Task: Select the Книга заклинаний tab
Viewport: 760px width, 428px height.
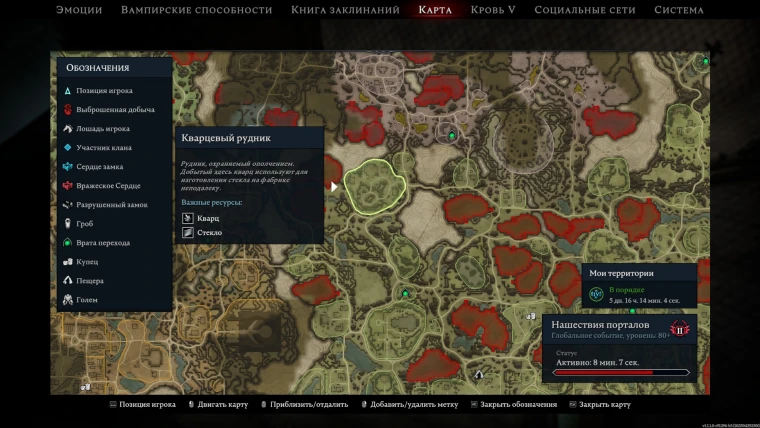Action: pos(340,10)
